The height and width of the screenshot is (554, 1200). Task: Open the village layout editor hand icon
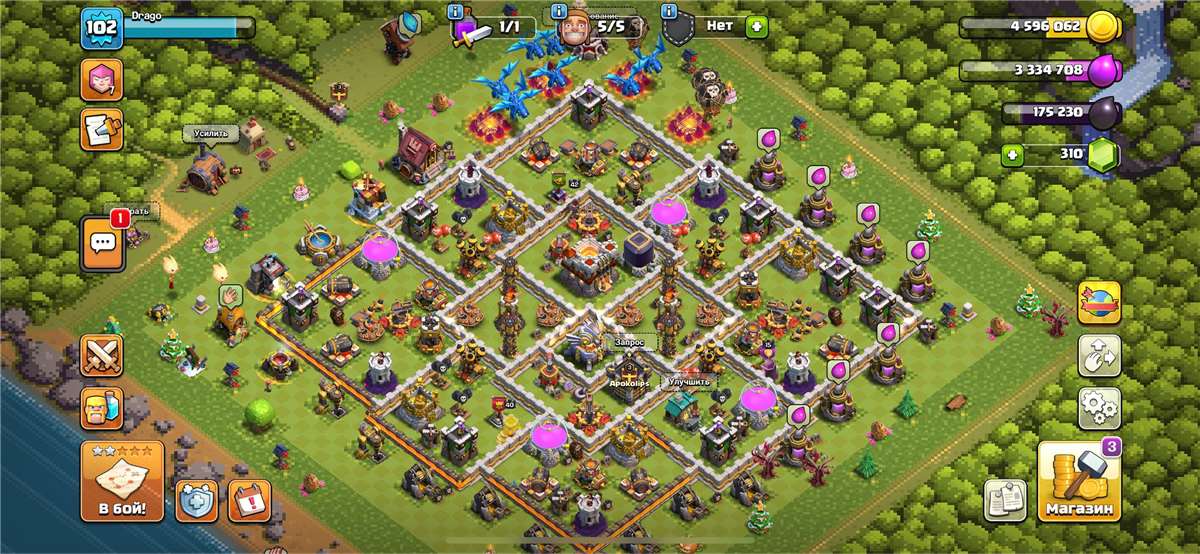pyautogui.click(x=1099, y=356)
